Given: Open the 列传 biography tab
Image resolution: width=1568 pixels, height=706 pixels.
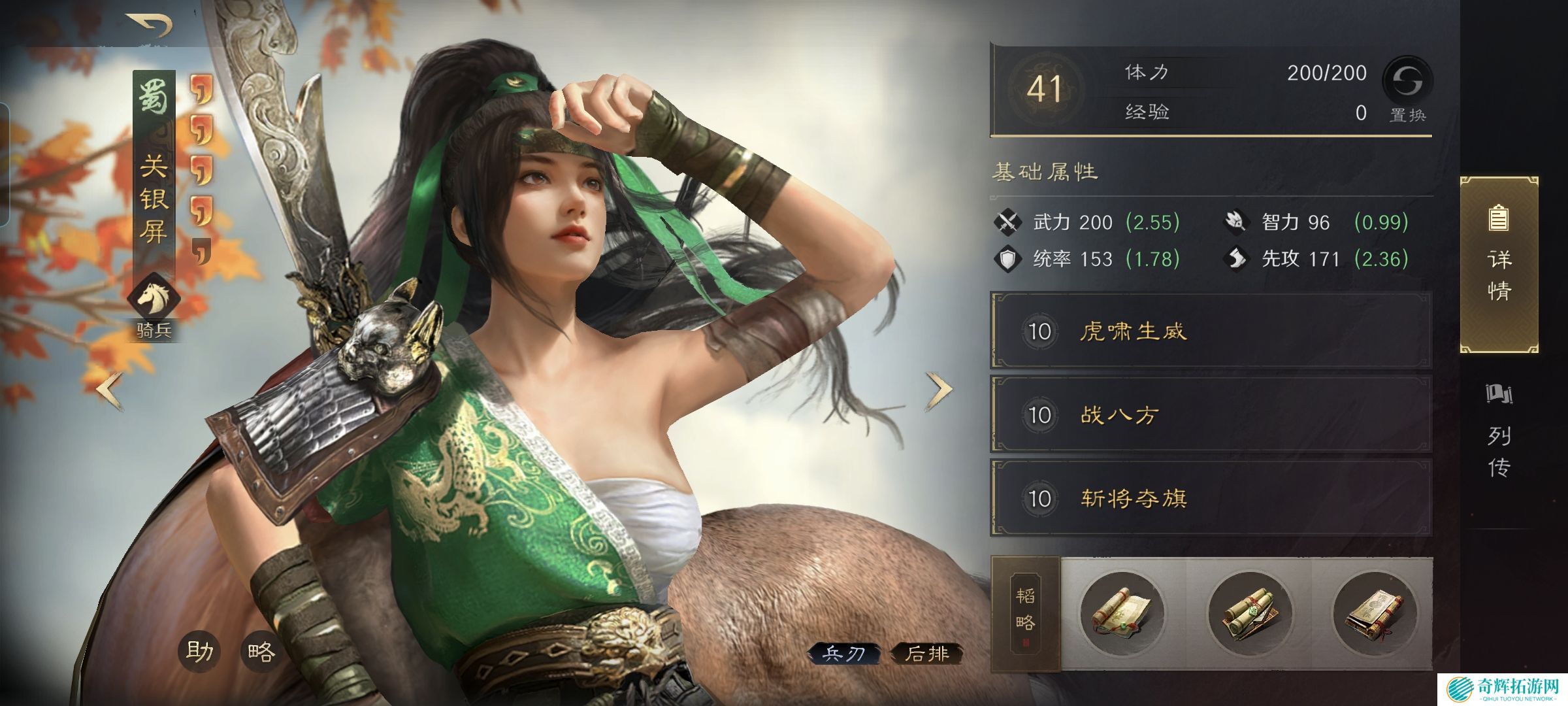Looking at the screenshot, I should pos(1499,431).
